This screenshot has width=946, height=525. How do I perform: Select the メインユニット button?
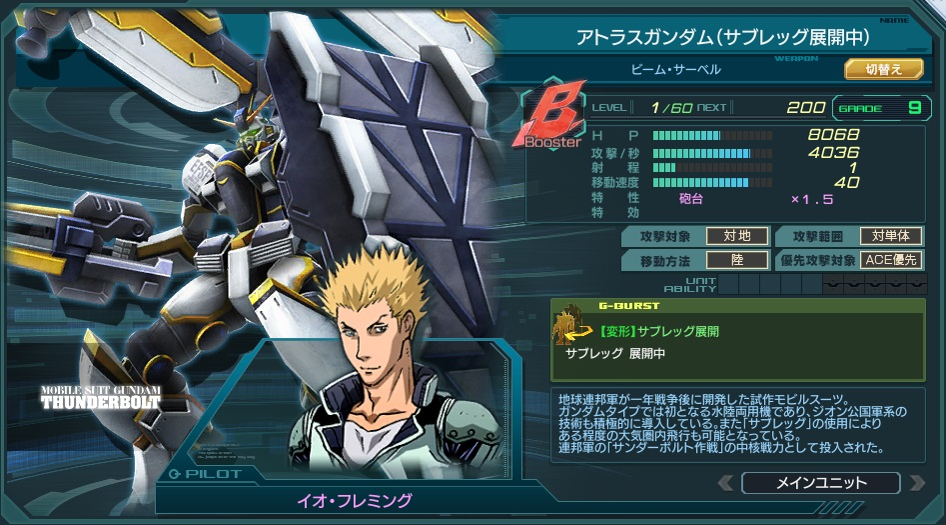(x=820, y=483)
